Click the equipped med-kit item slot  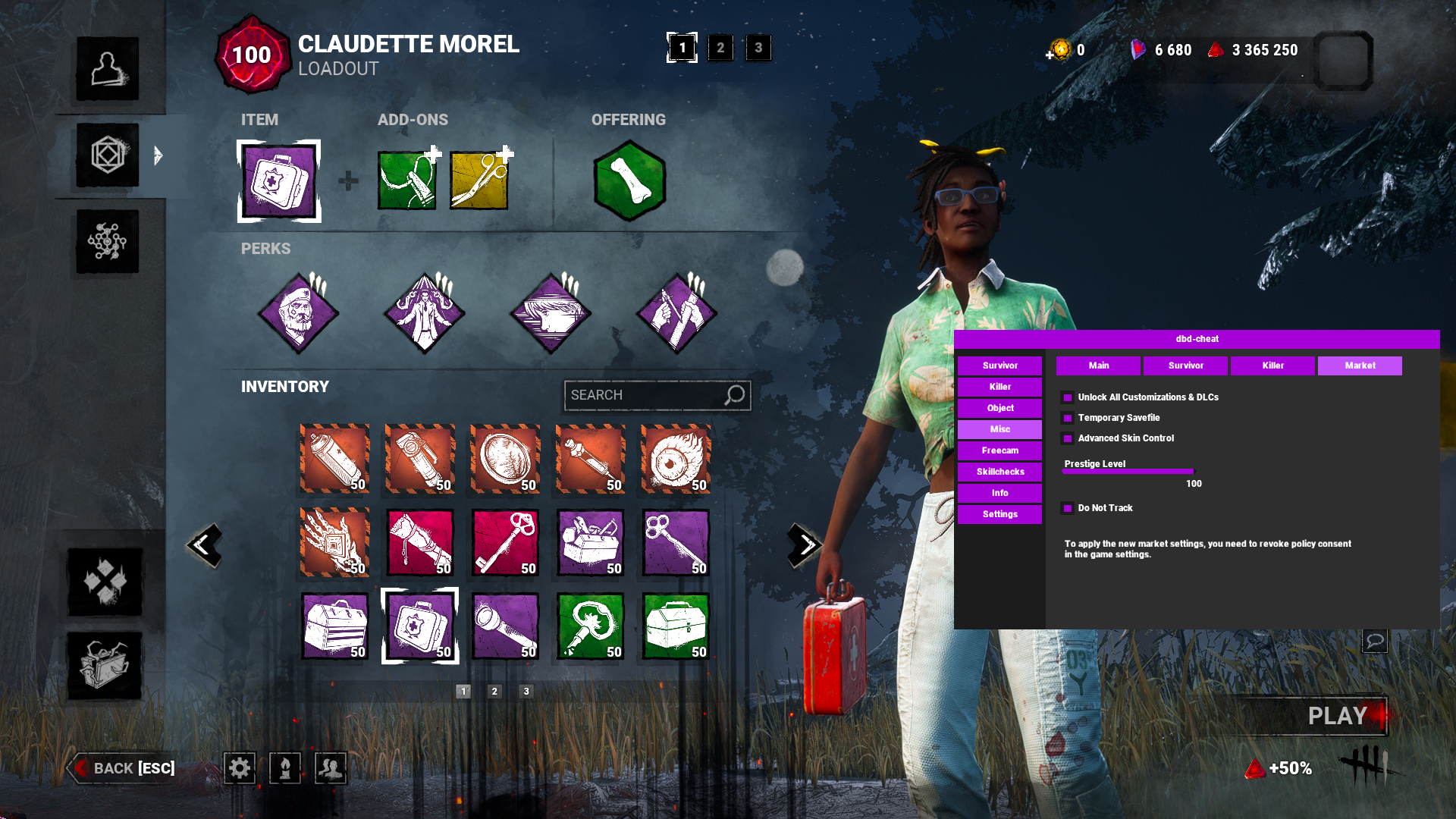tap(279, 181)
